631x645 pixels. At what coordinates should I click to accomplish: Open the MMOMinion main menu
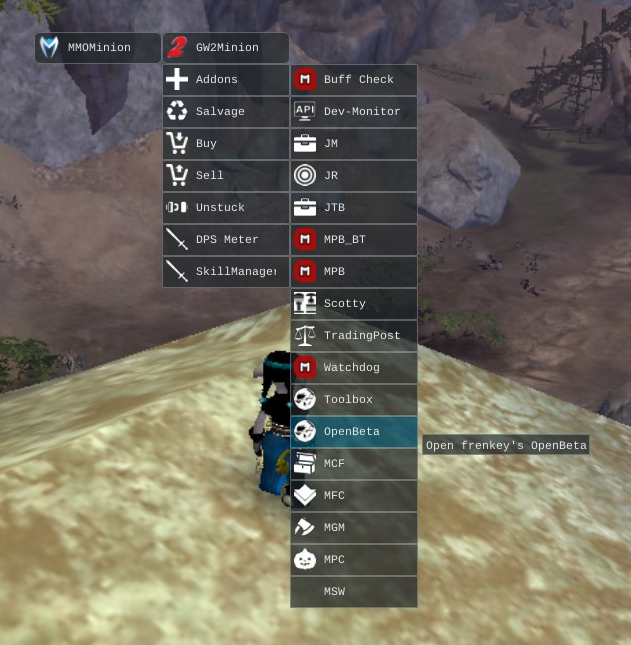[98, 48]
